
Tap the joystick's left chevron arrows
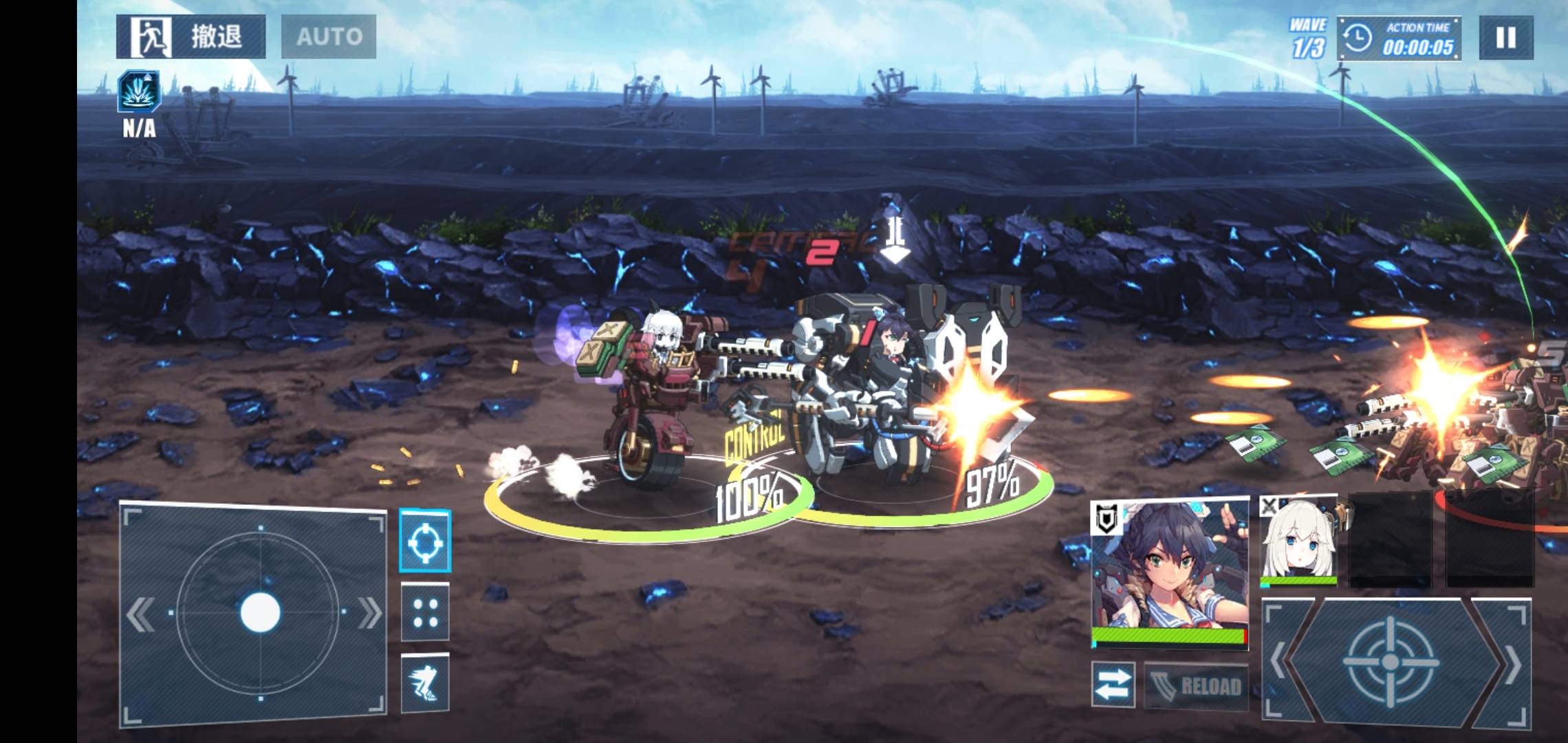(142, 614)
